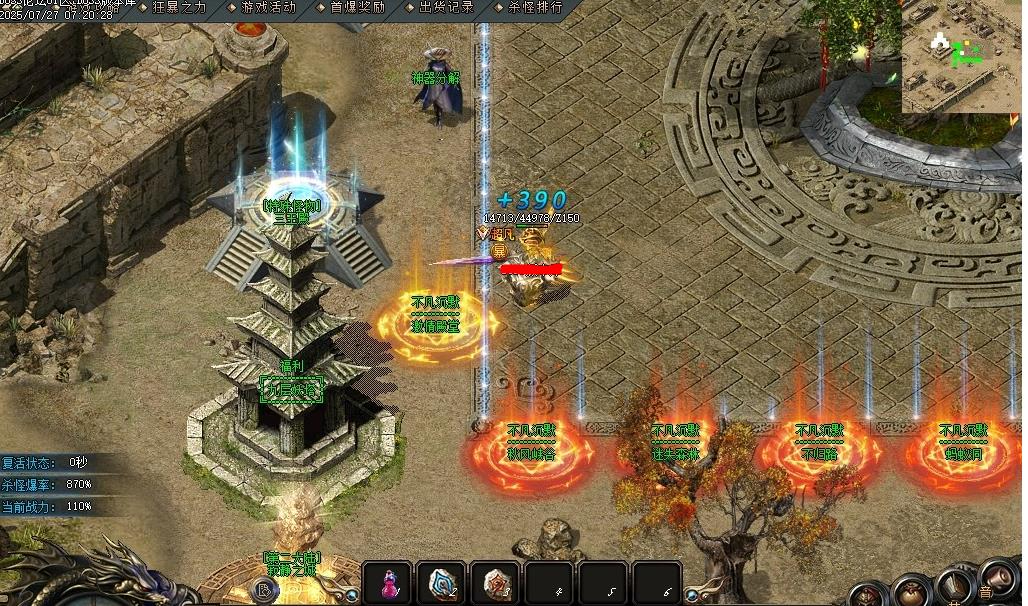Click the round document button beside hotbar

[265, 590]
